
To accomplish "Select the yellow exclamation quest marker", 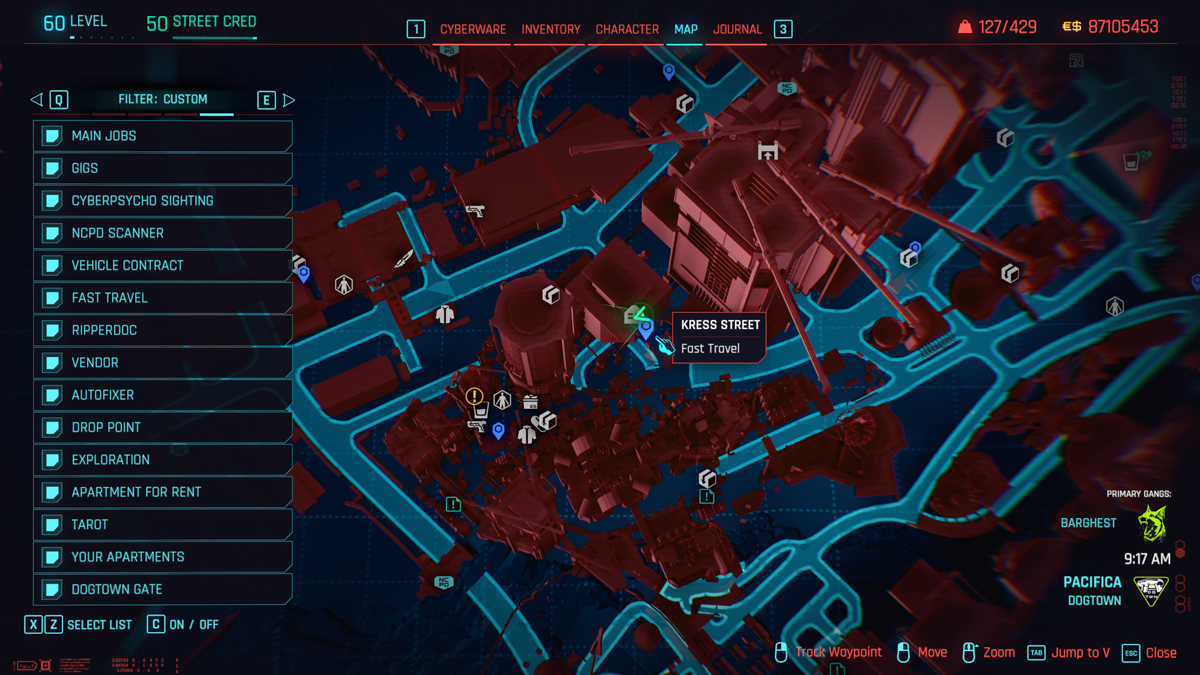I will [474, 397].
